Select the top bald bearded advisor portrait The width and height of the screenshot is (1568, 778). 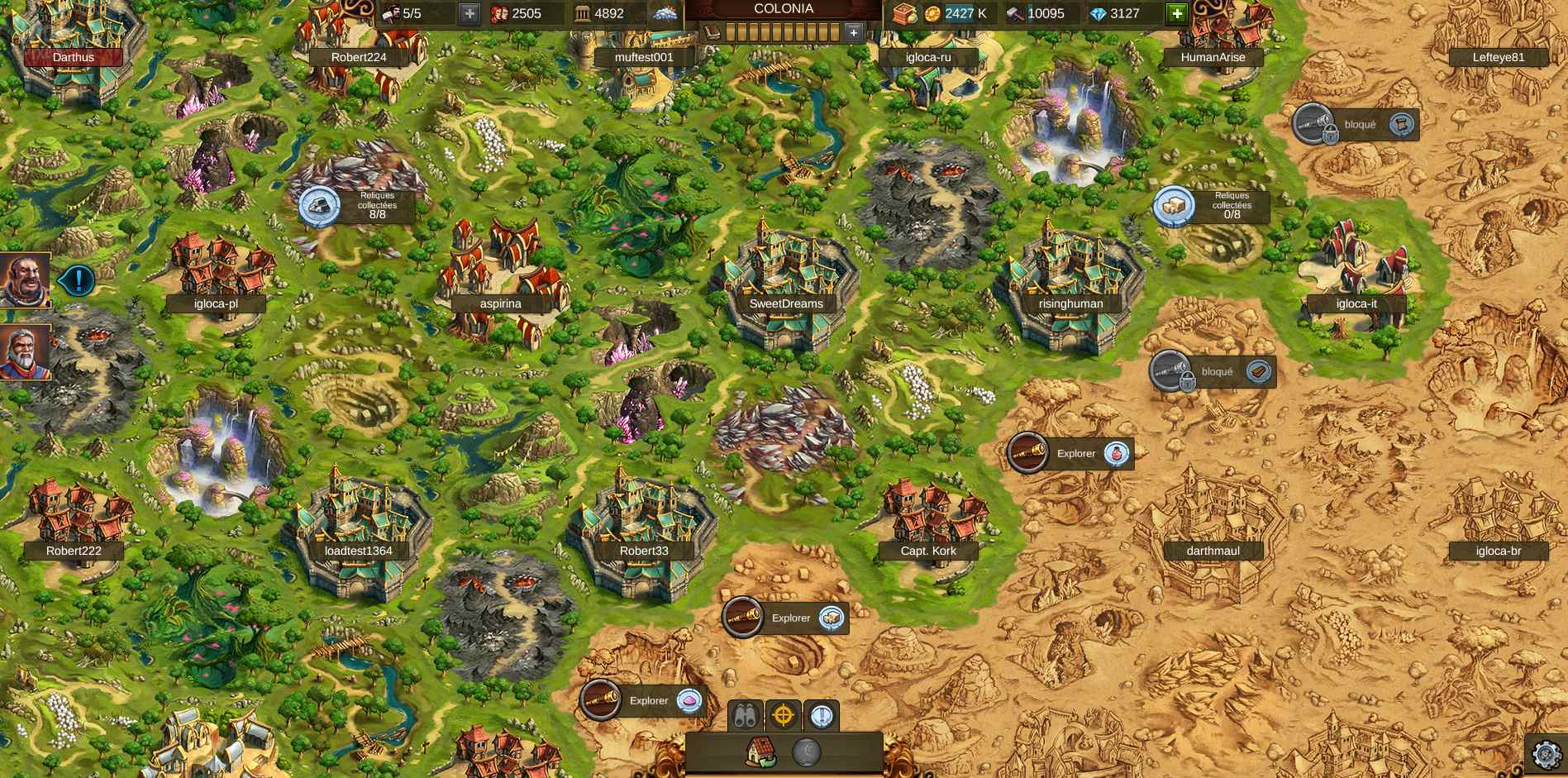pos(24,279)
